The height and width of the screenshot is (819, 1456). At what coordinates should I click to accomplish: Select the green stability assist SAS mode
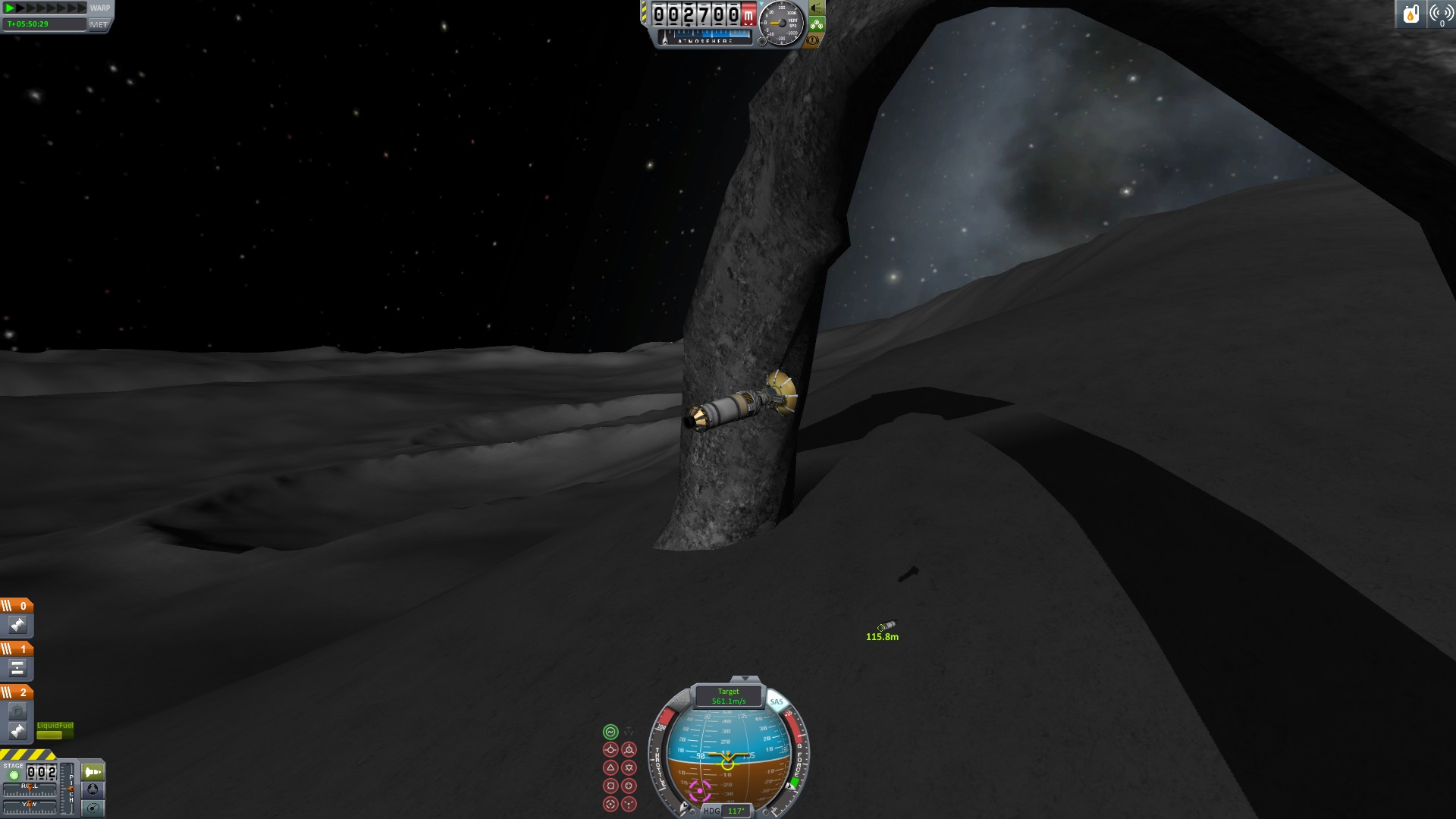[610, 732]
